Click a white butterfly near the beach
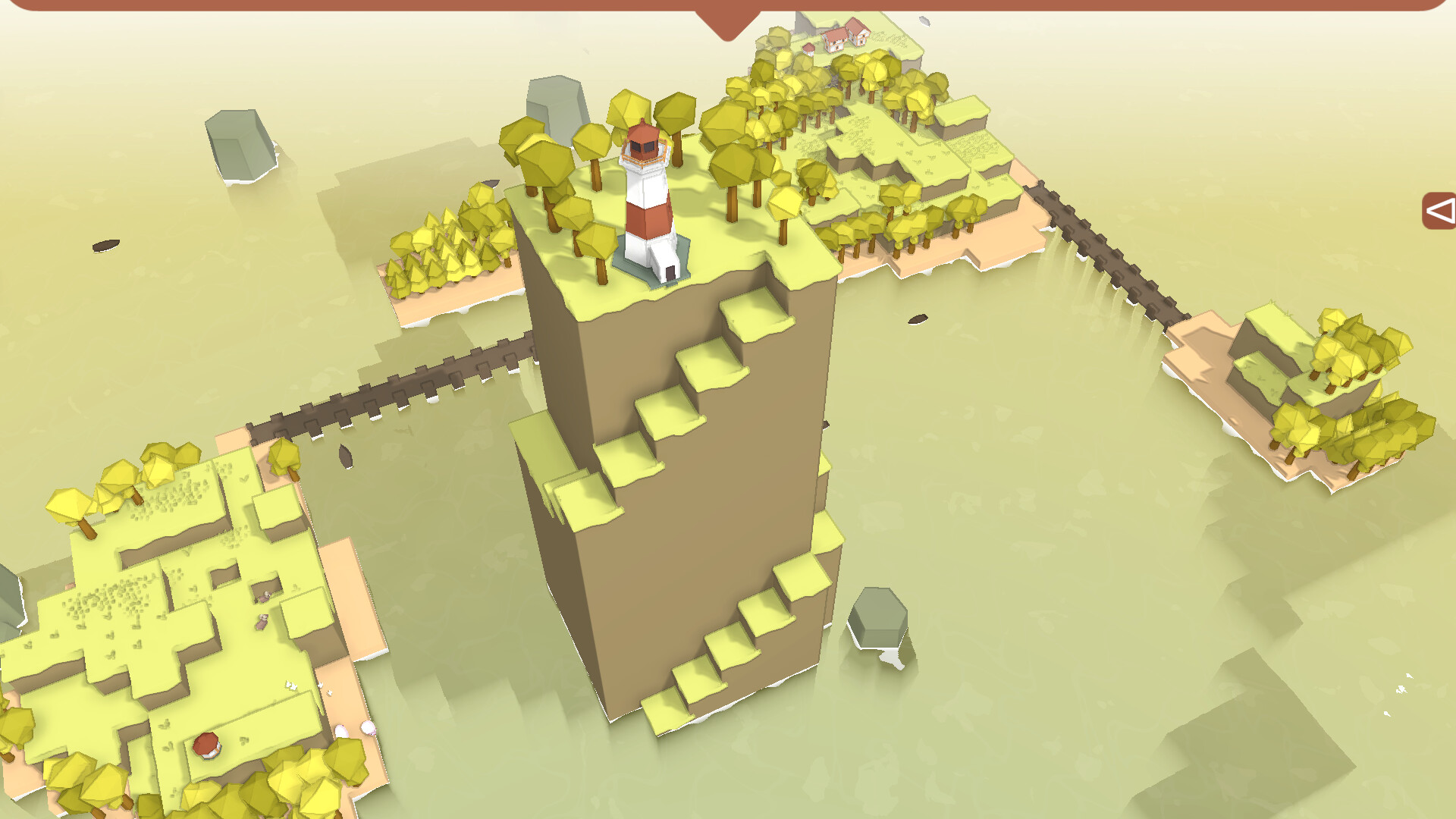The width and height of the screenshot is (1456, 819). (x=320, y=685)
